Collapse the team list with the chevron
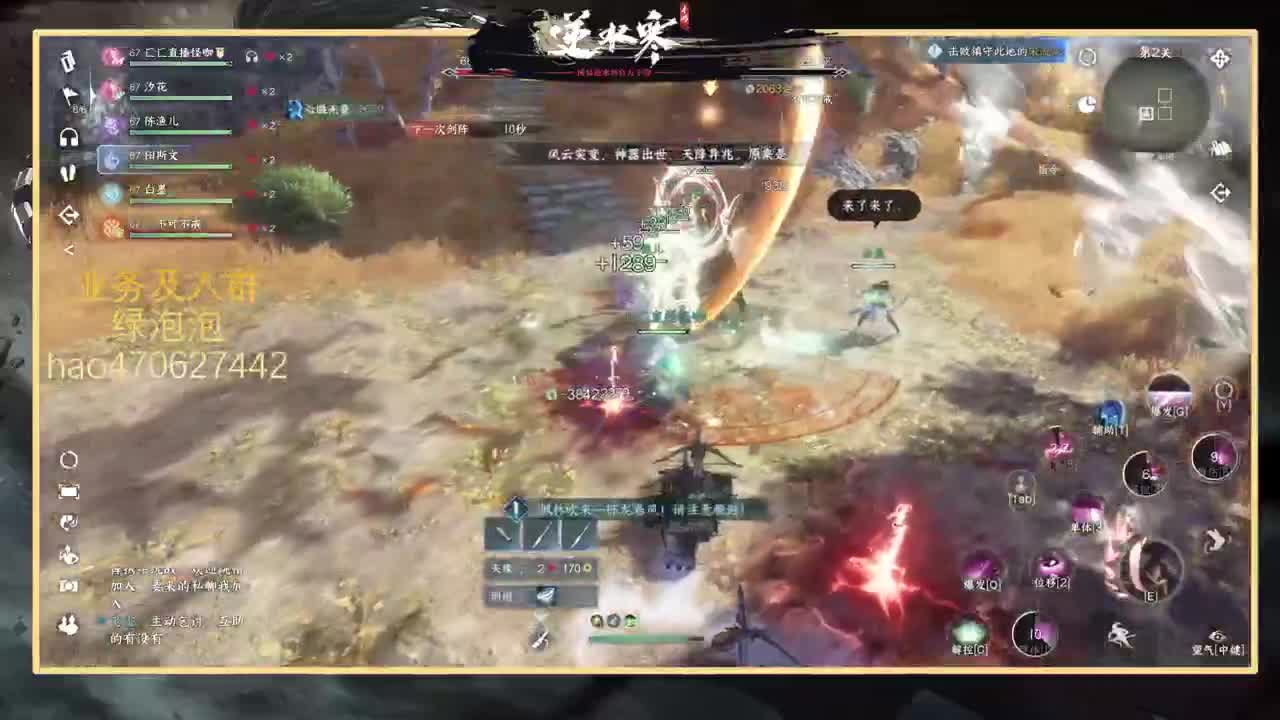This screenshot has width=1280, height=720. pyautogui.click(x=68, y=249)
